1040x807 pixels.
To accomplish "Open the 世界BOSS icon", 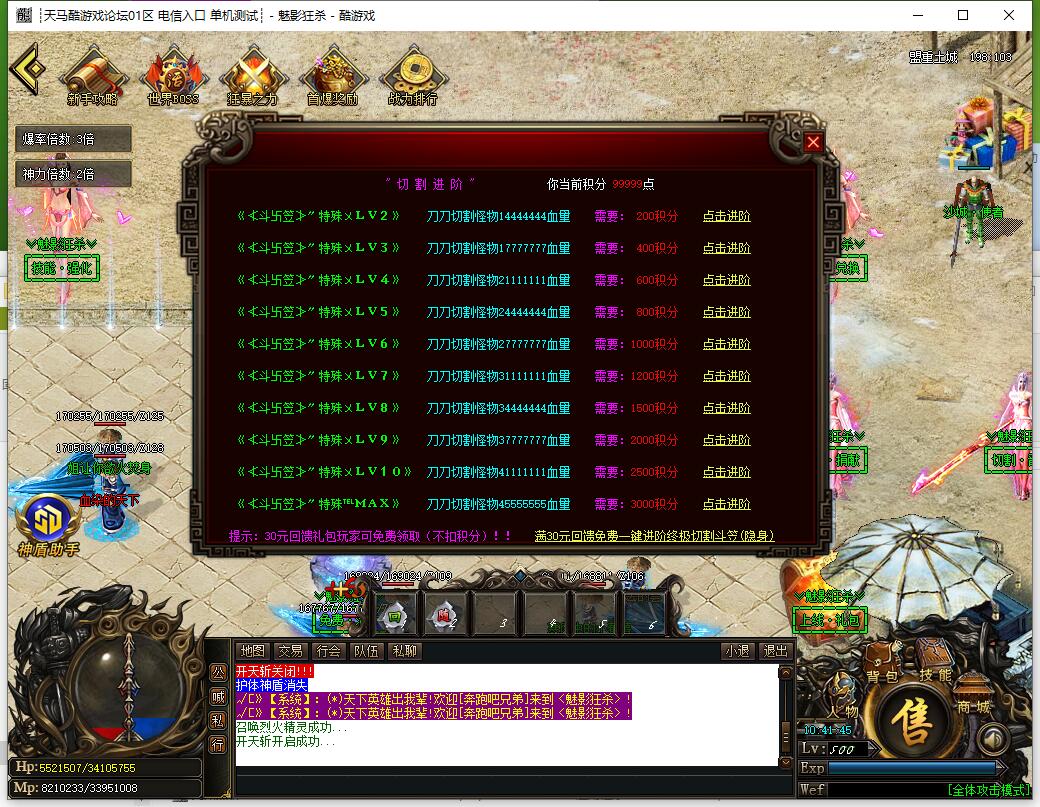I will (173, 76).
